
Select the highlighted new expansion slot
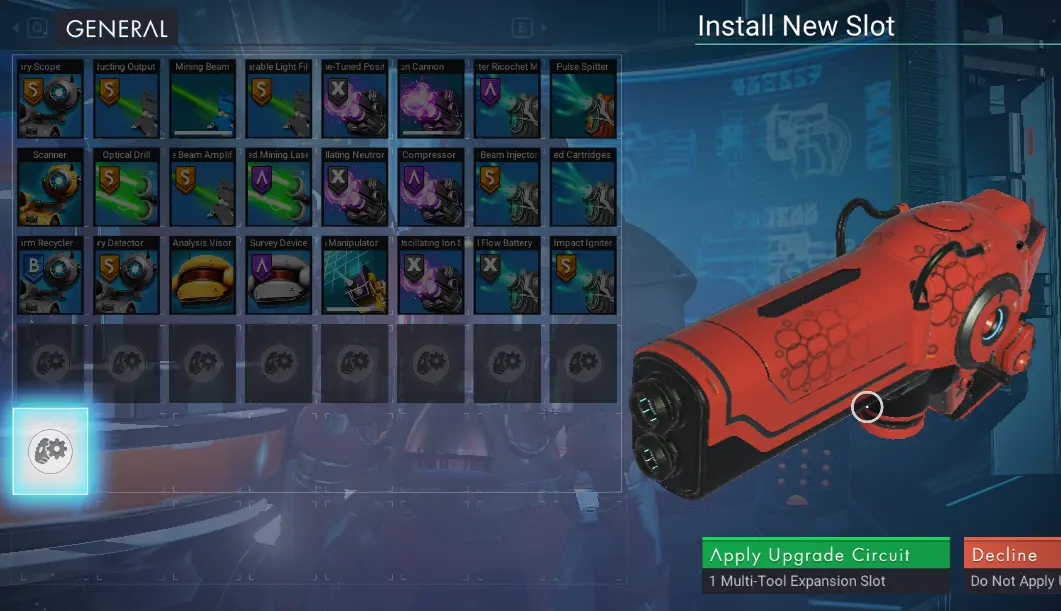click(x=50, y=451)
